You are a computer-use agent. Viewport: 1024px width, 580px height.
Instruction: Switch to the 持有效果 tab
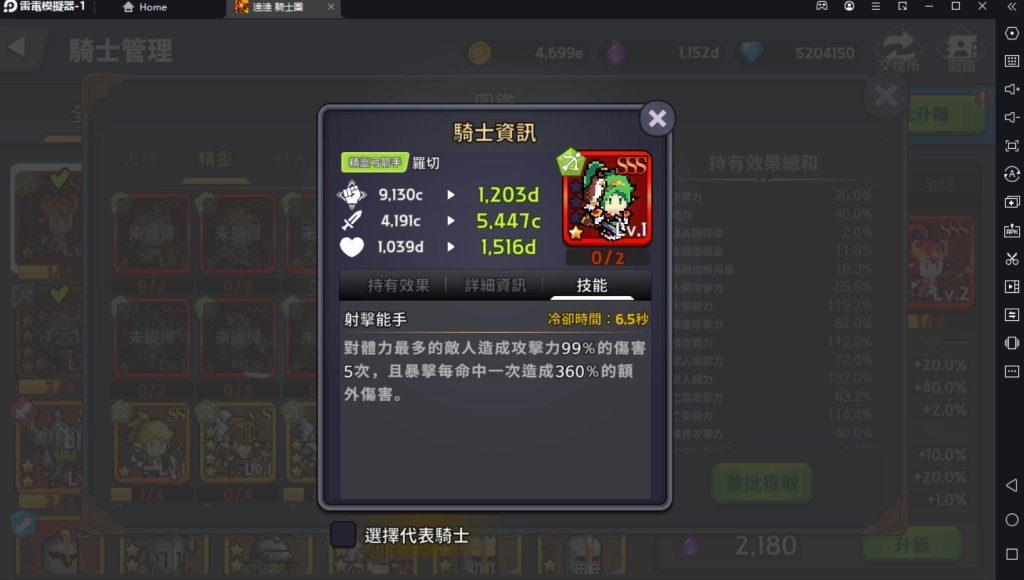point(398,285)
